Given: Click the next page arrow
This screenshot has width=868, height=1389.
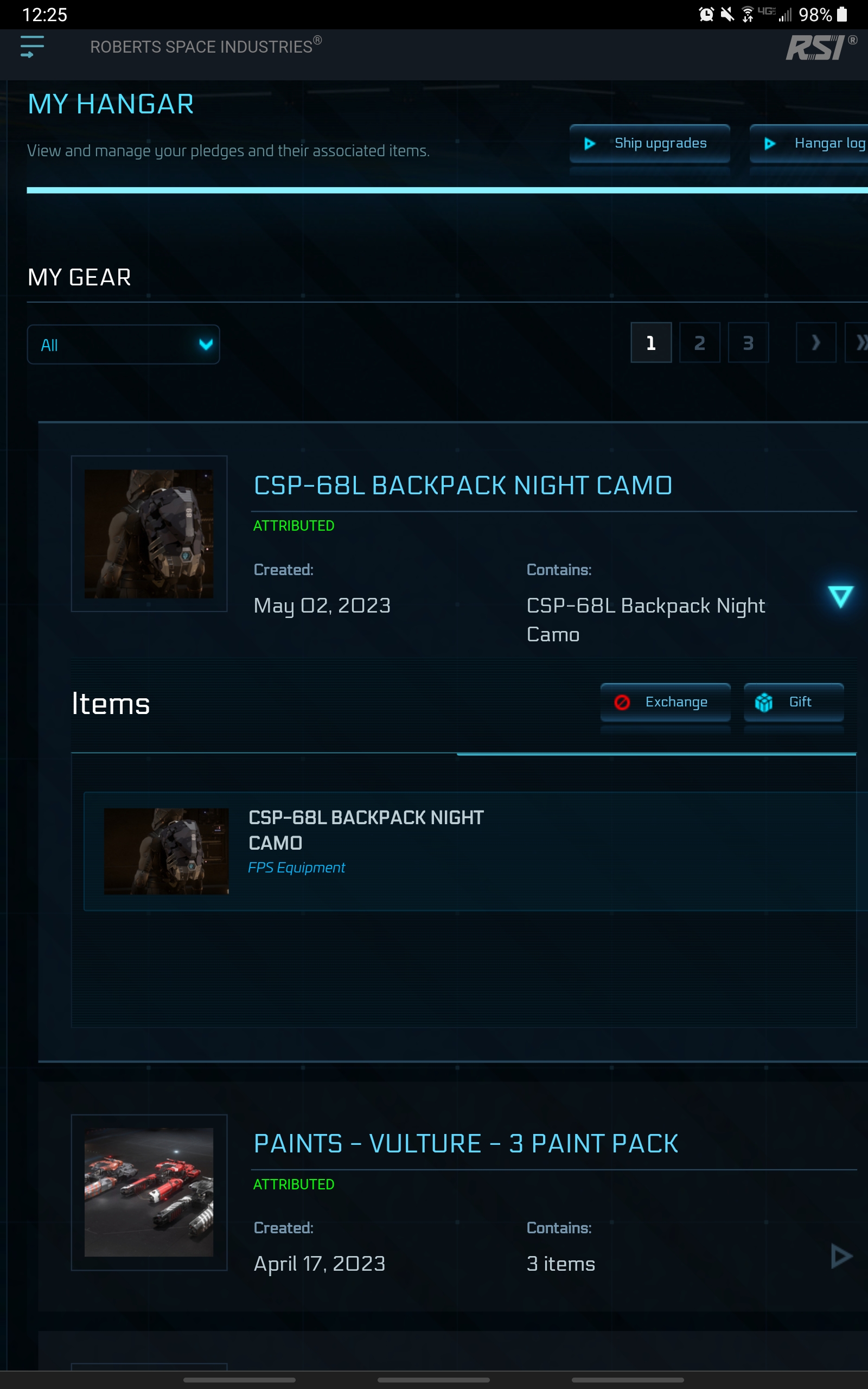Looking at the screenshot, I should pos(816,342).
